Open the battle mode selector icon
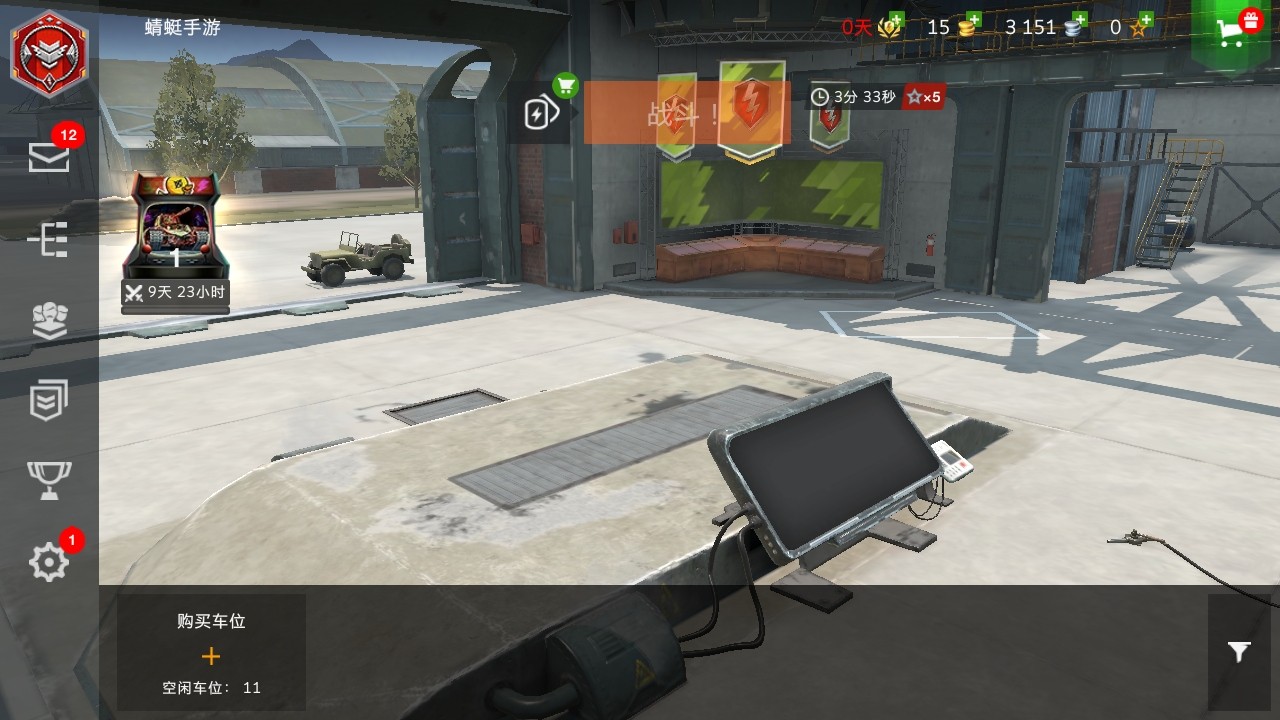 pos(540,112)
